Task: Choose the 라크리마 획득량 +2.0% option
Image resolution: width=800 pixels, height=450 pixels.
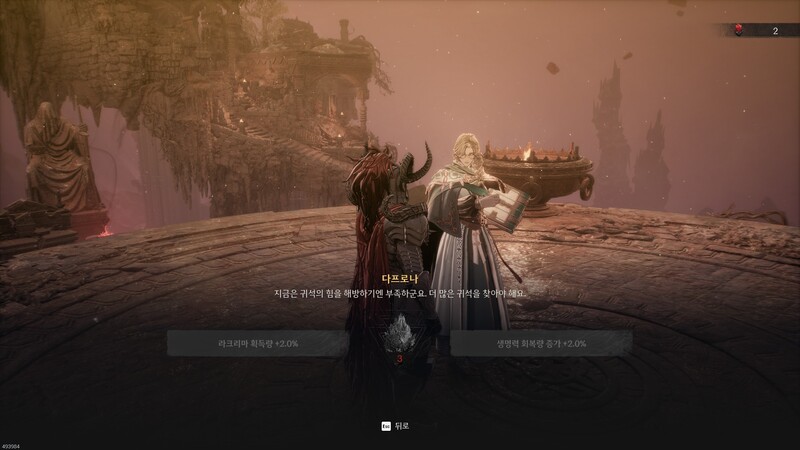Action: [258, 343]
